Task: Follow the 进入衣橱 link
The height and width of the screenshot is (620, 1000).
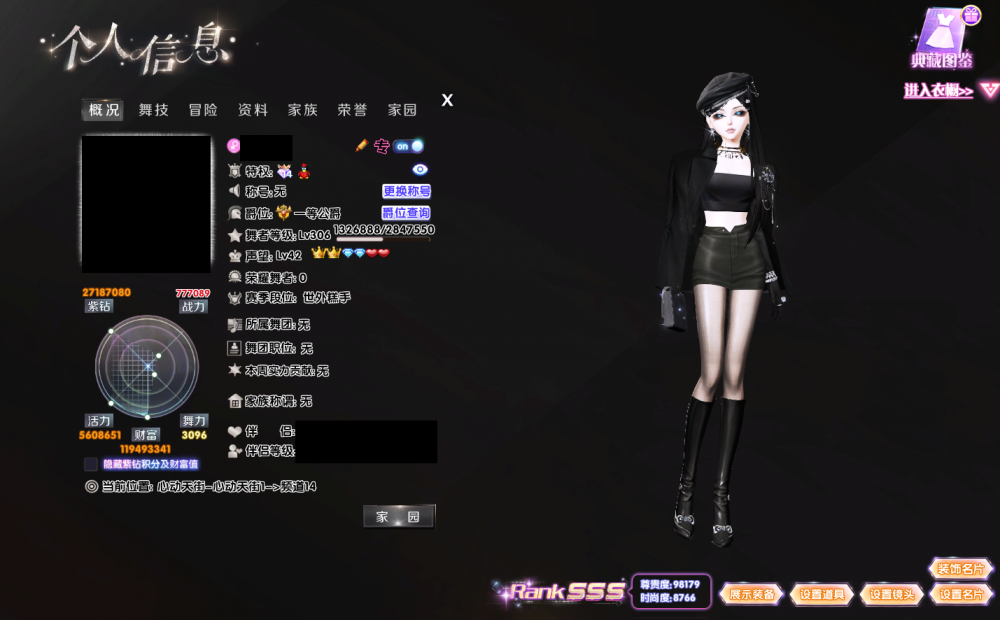Action: pyautogui.click(x=939, y=91)
